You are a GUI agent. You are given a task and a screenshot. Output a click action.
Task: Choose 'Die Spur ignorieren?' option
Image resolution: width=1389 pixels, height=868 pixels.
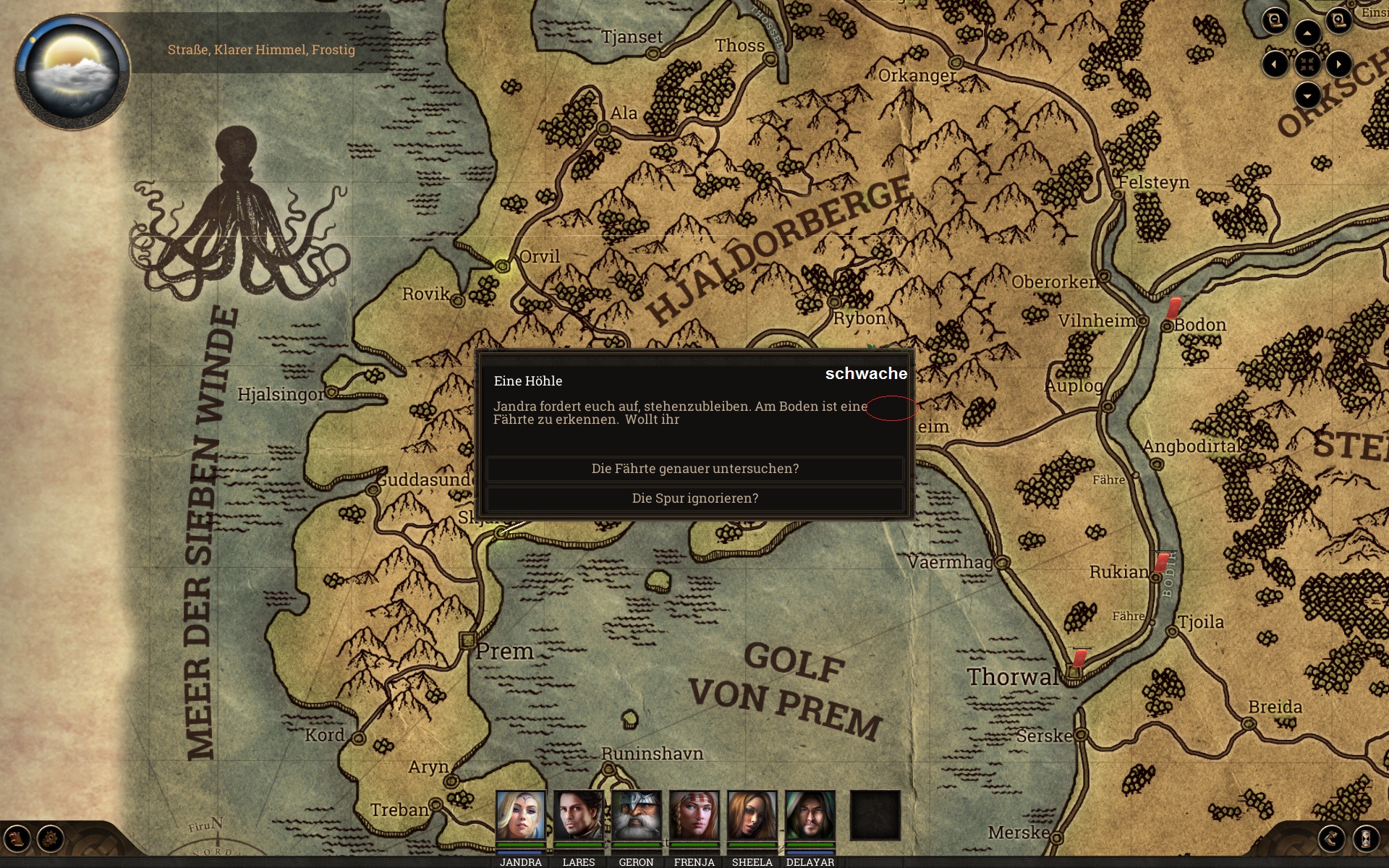tap(694, 498)
